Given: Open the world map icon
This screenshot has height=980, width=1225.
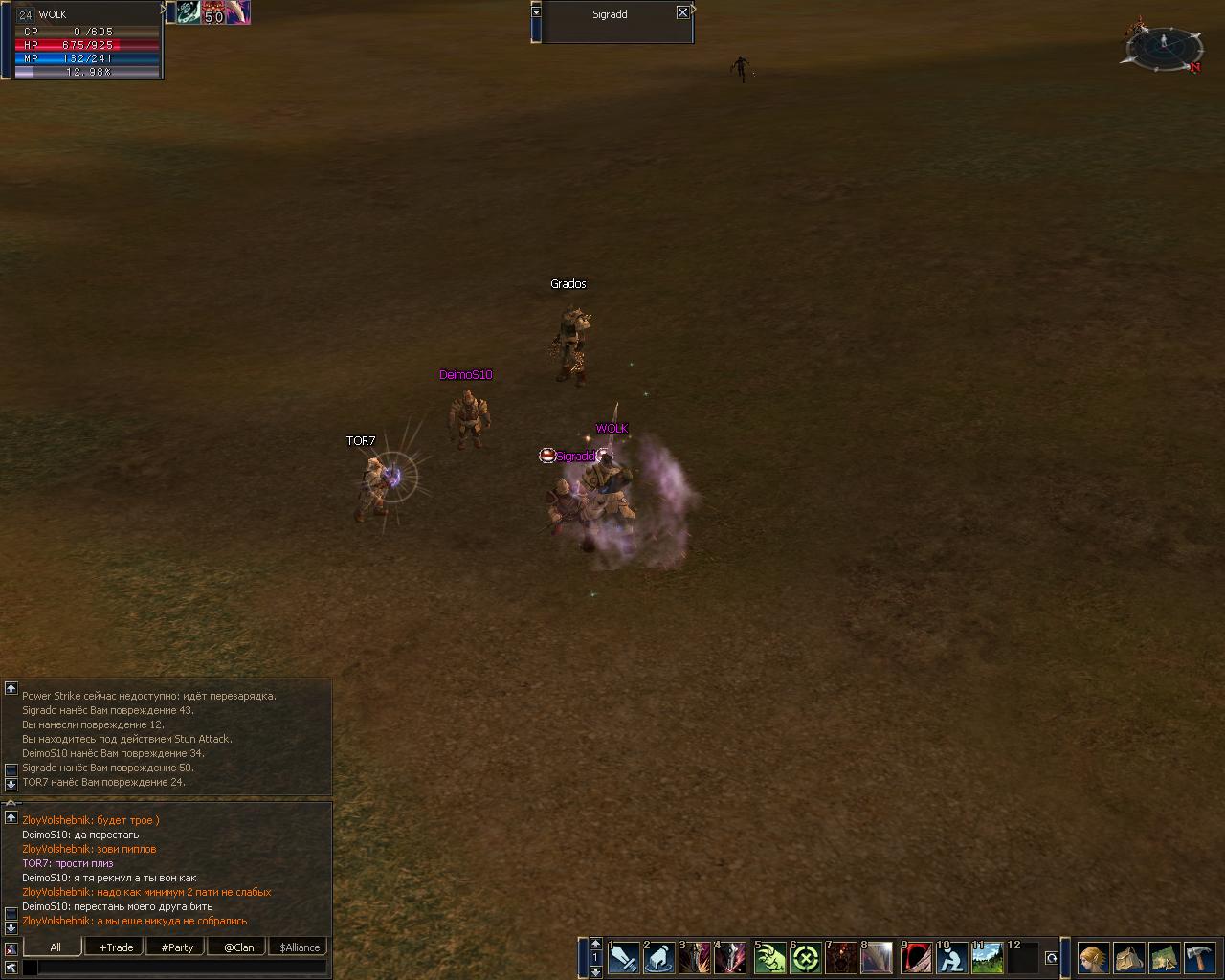Looking at the screenshot, I should pyautogui.click(x=1164, y=957).
